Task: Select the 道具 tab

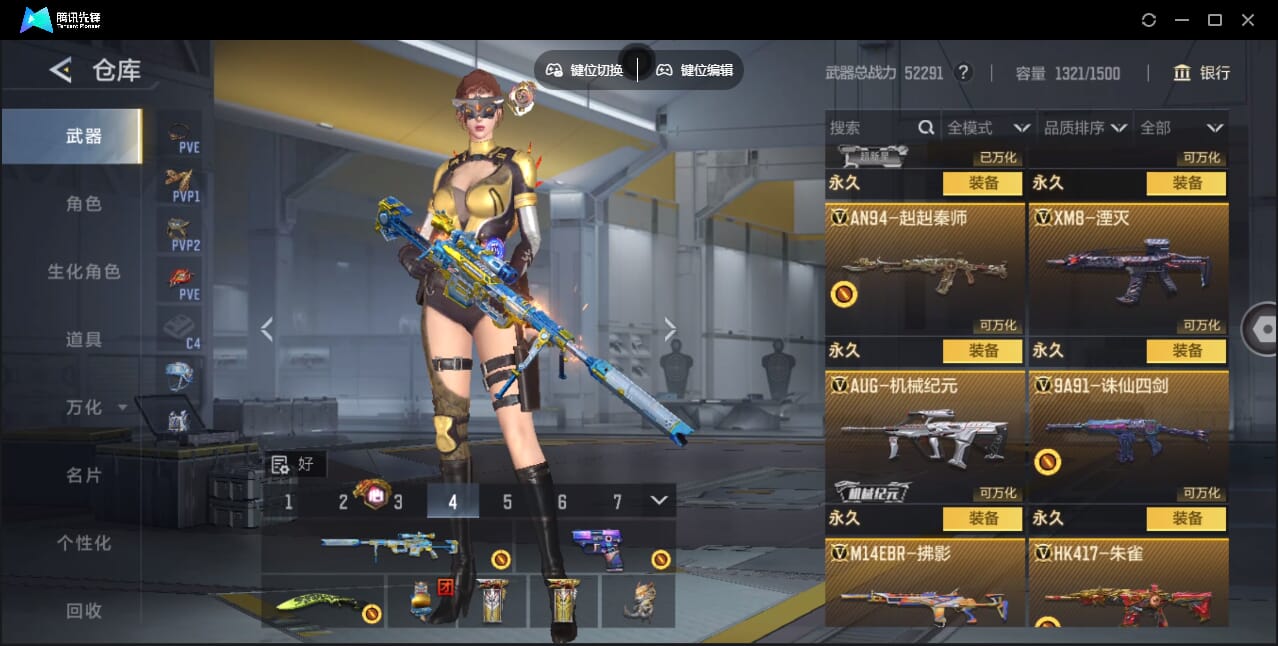Action: tap(84, 340)
